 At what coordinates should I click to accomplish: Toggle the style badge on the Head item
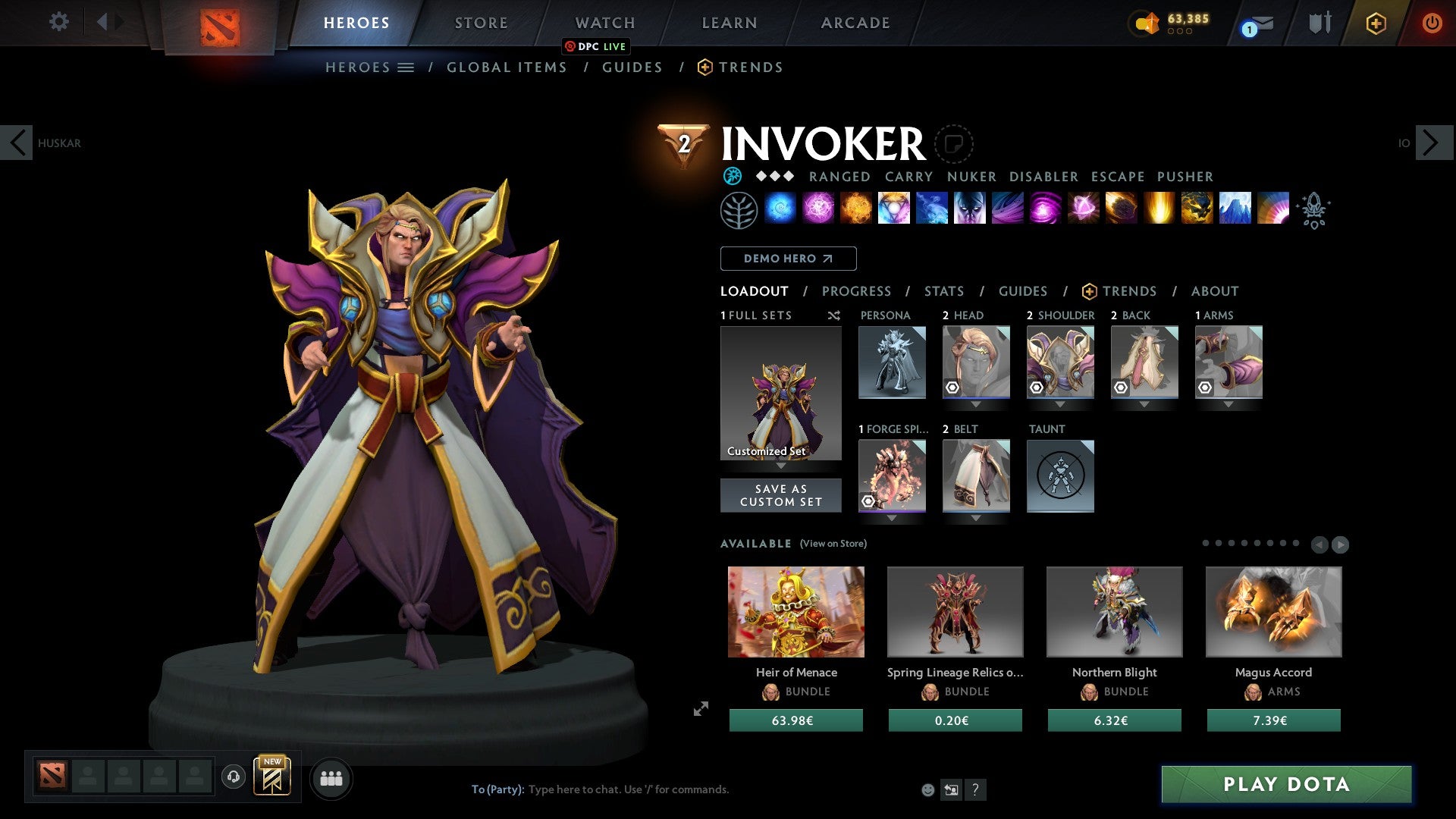click(951, 389)
